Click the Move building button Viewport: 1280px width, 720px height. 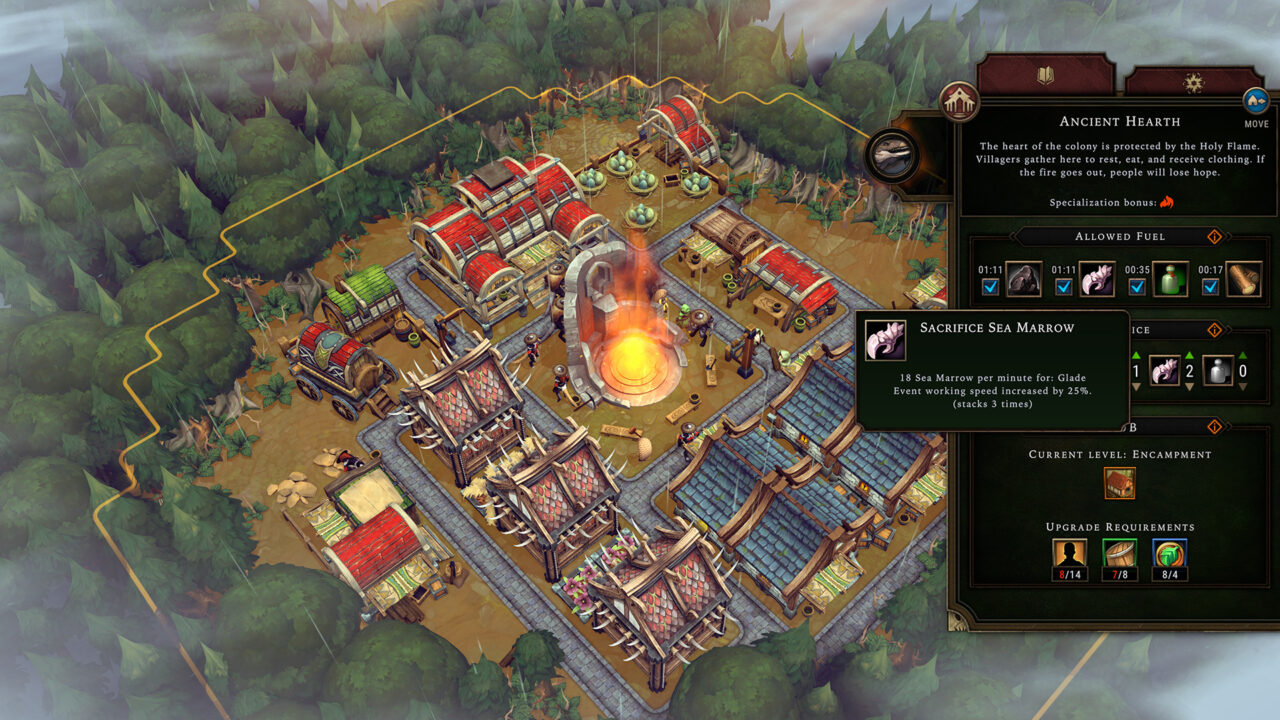pos(1256,102)
